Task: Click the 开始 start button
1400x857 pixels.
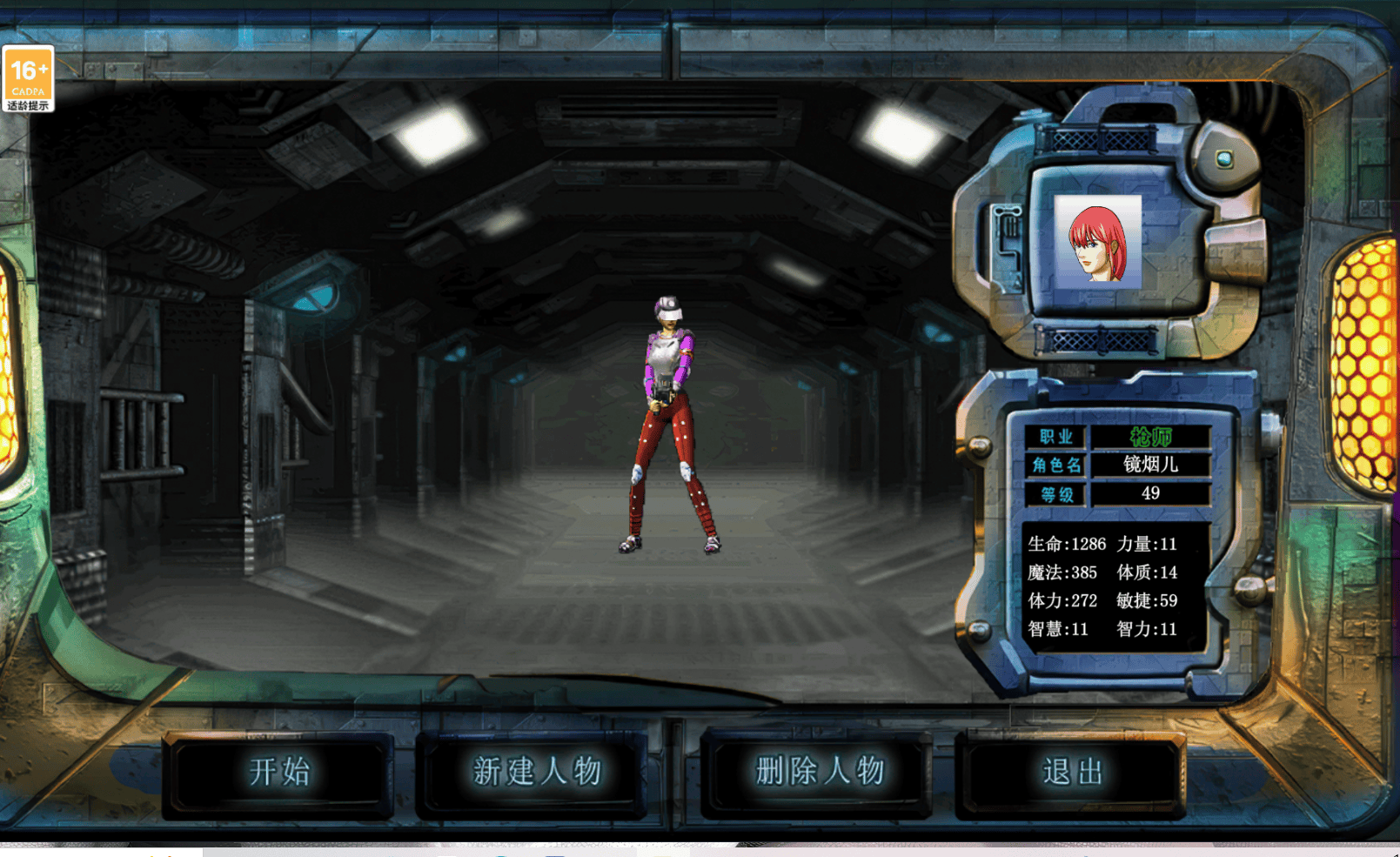Action: point(278,773)
